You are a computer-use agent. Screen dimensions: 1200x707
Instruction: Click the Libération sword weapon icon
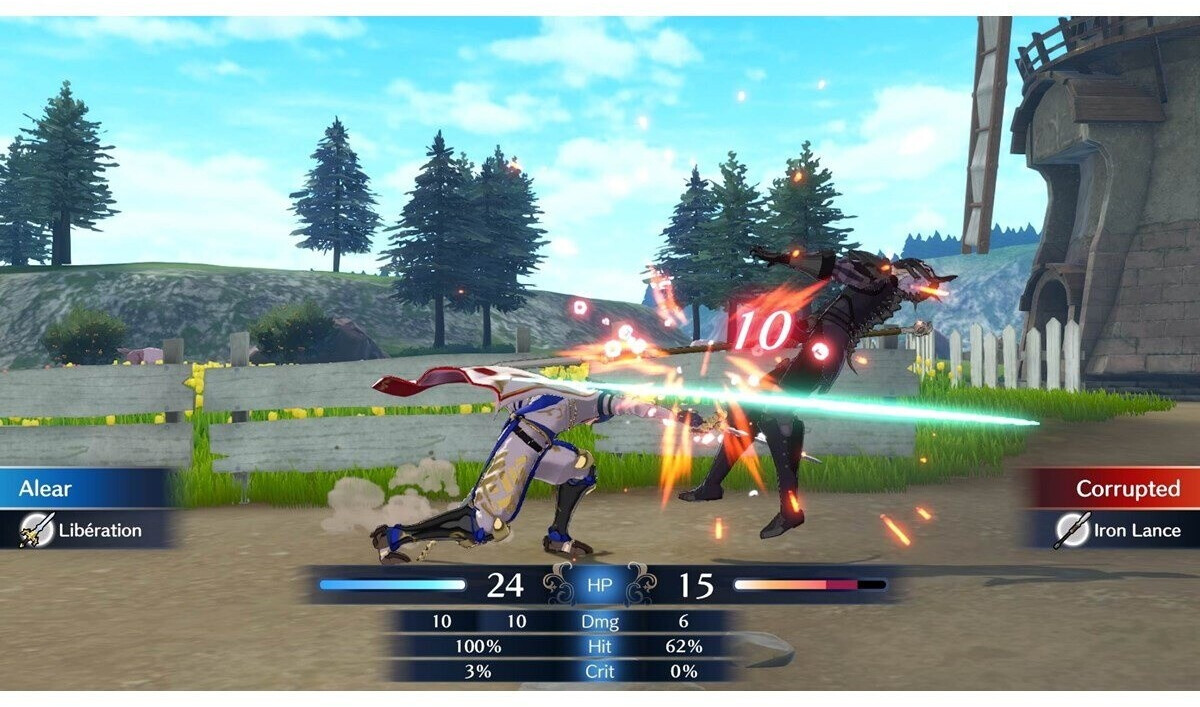pos(37,530)
